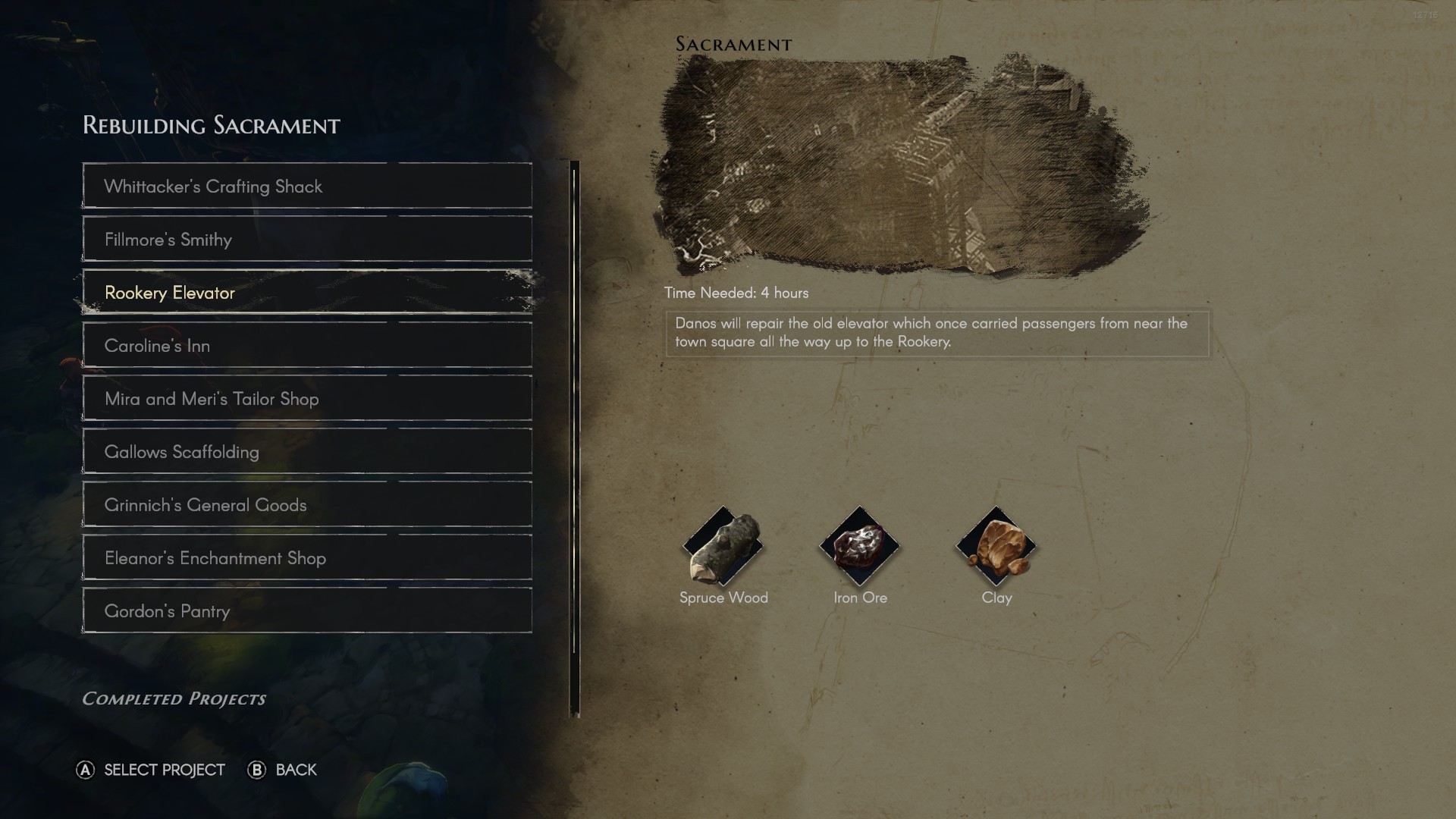This screenshot has height=819, width=1456.
Task: Open Eleanor's Enchantment Shop entry
Action: click(x=306, y=557)
